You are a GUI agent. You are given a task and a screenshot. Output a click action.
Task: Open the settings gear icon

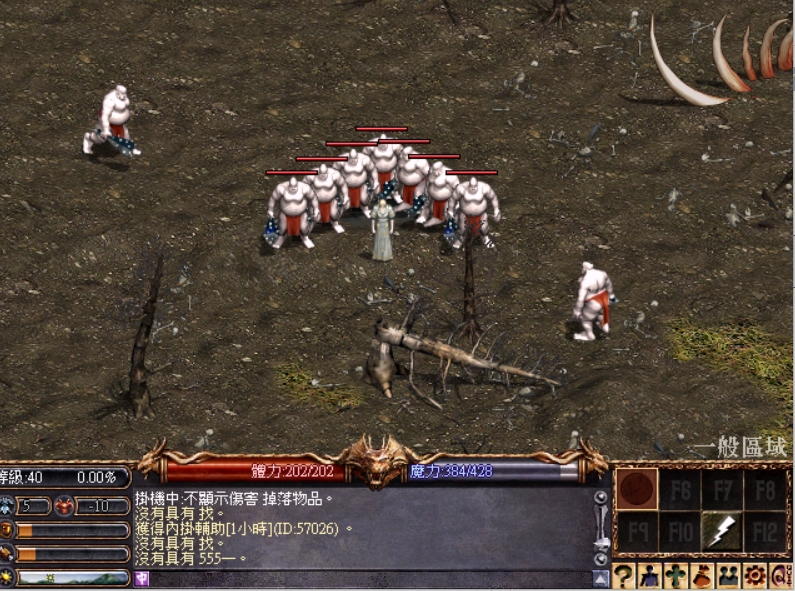tap(754, 576)
